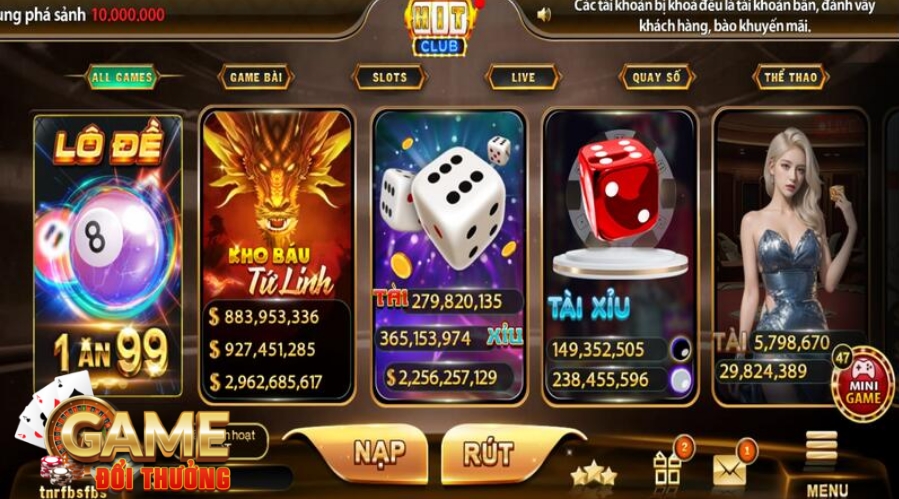The image size is (899, 499).
Task: Open the gift box rewards icon
Action: 667,467
